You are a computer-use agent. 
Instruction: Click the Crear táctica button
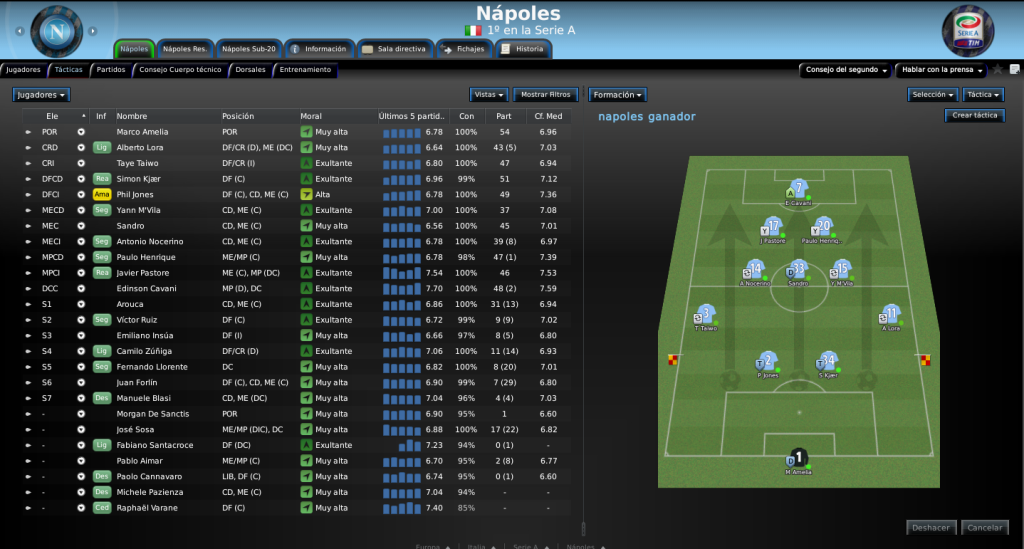pos(974,116)
